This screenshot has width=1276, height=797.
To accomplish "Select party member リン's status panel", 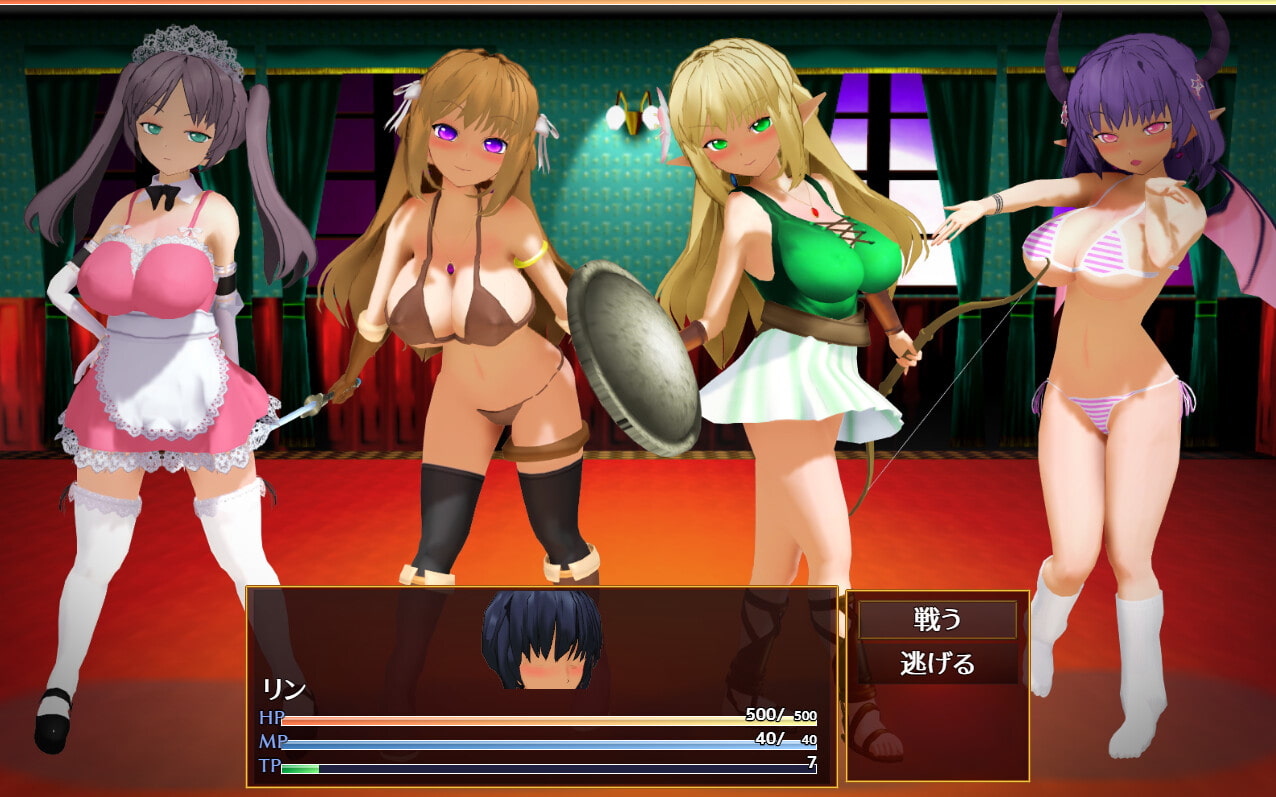I will [x=541, y=686].
